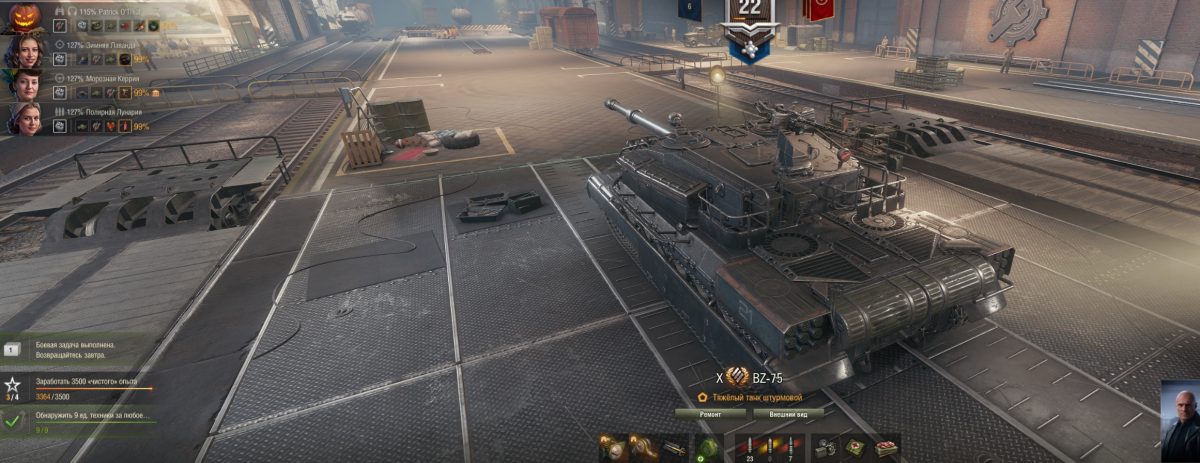Select the shell slot with 23 rounds
The width and height of the screenshot is (1200, 463).
coord(749,447)
